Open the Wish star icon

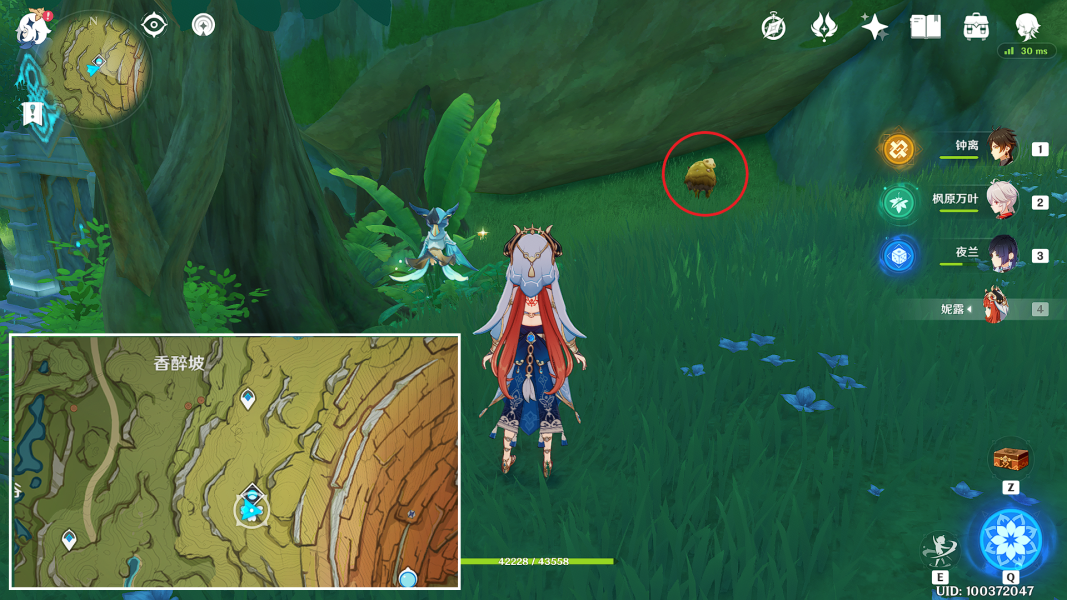click(875, 27)
